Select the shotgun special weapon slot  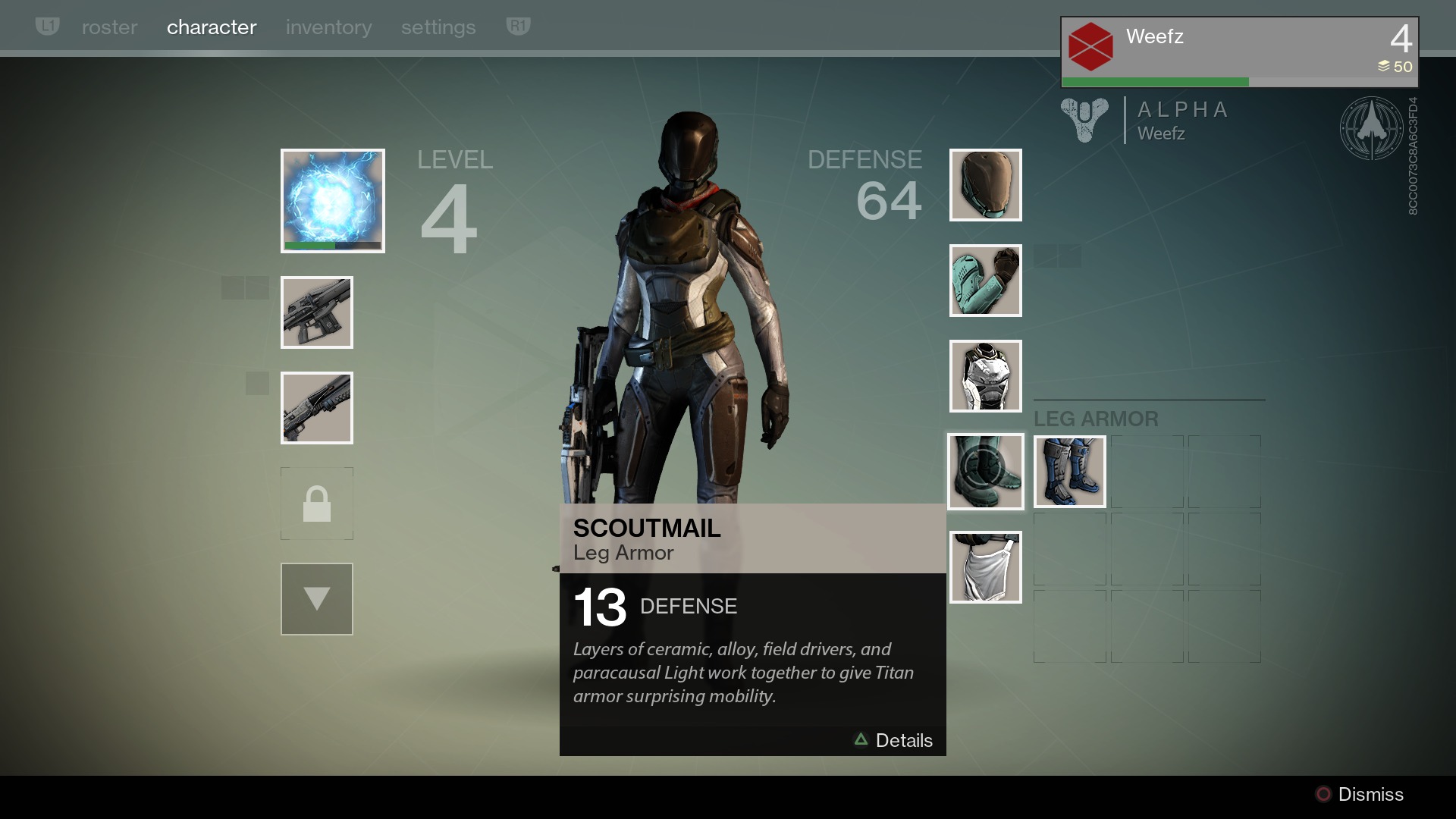[317, 408]
